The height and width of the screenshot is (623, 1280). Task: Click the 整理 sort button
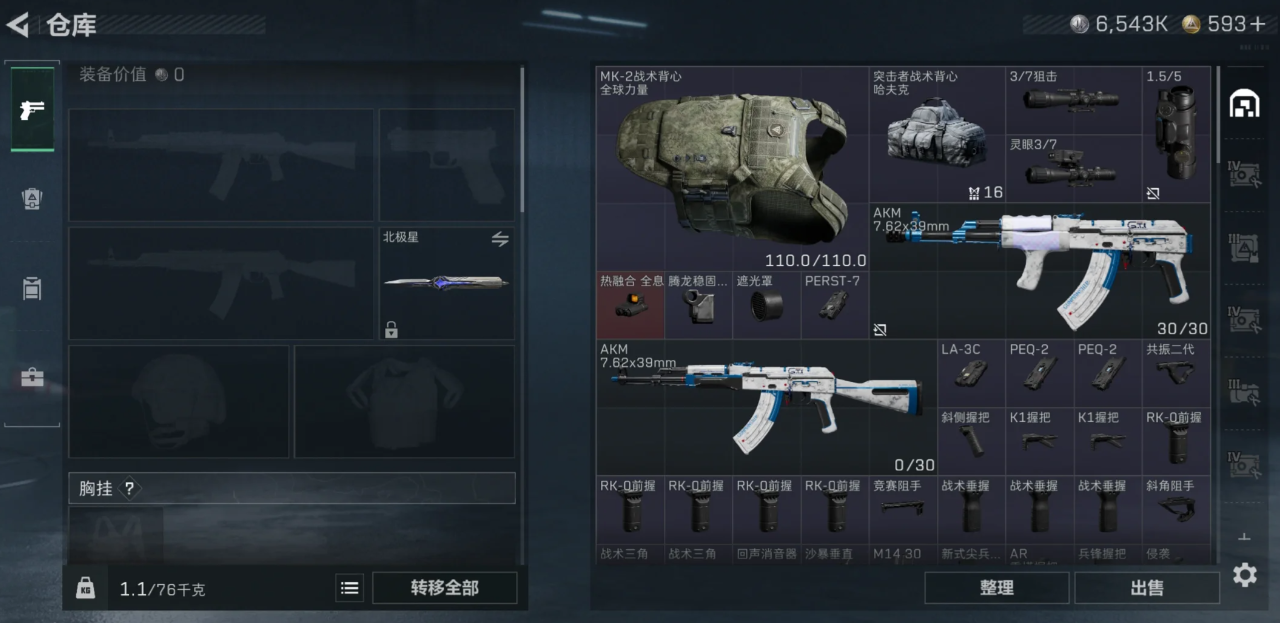point(996,588)
